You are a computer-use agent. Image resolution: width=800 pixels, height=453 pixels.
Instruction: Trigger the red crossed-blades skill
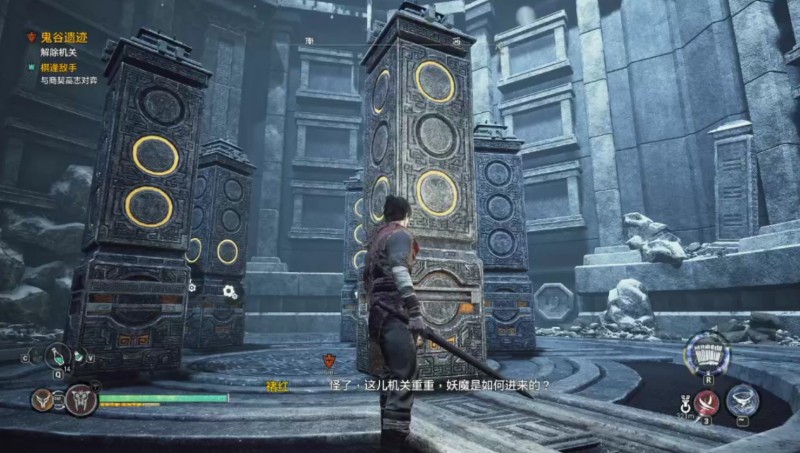[x=708, y=404]
